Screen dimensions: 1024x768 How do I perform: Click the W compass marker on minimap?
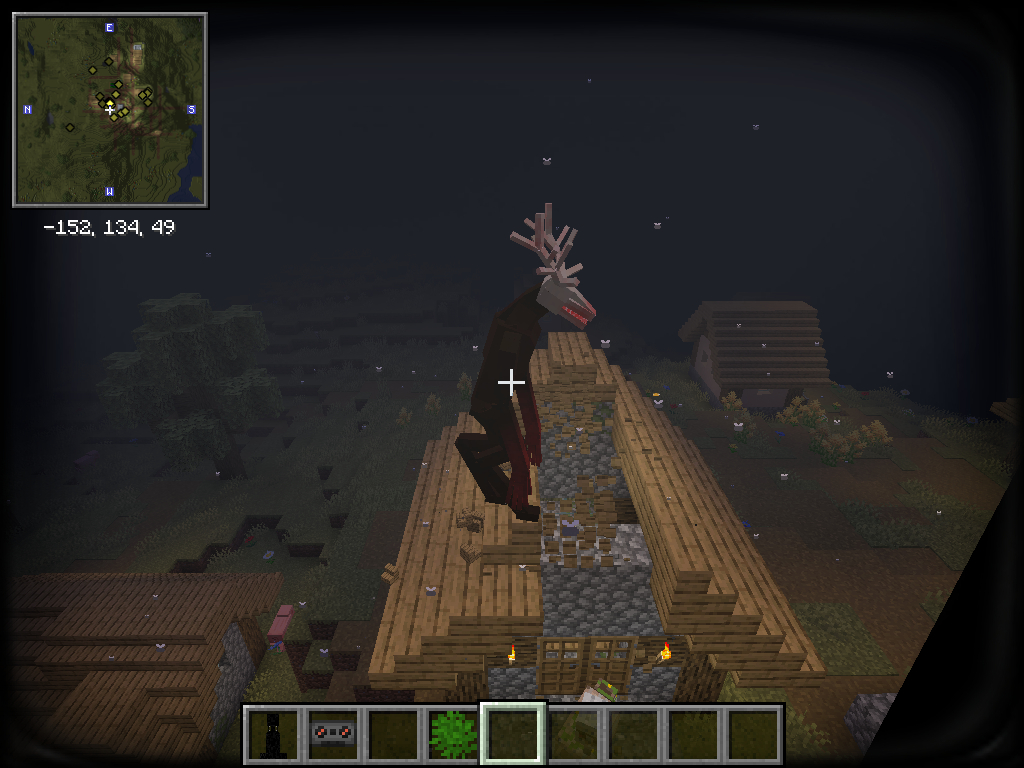tap(109, 191)
